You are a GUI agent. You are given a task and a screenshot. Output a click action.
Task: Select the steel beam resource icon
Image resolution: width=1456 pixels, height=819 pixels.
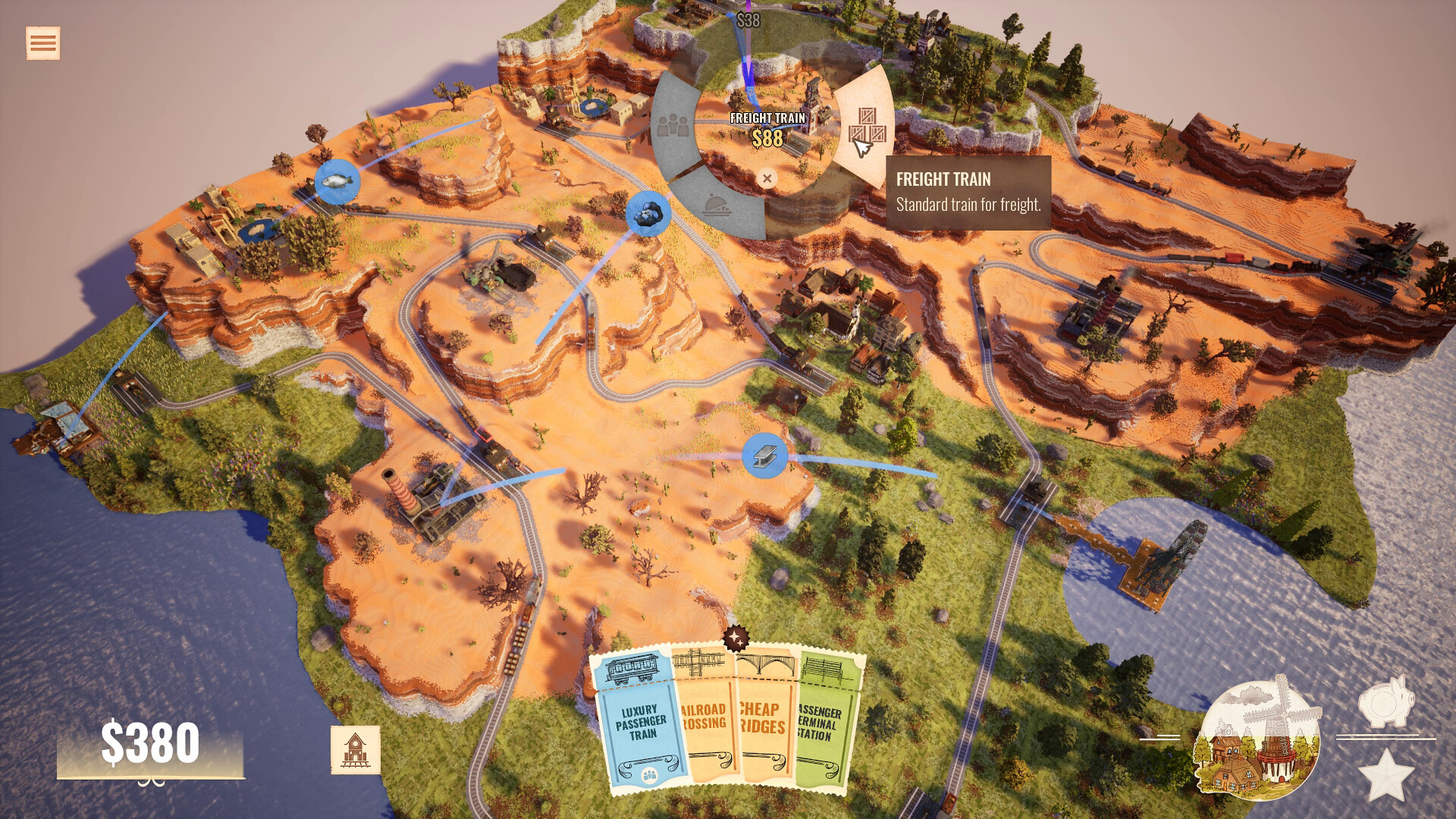coord(764,457)
